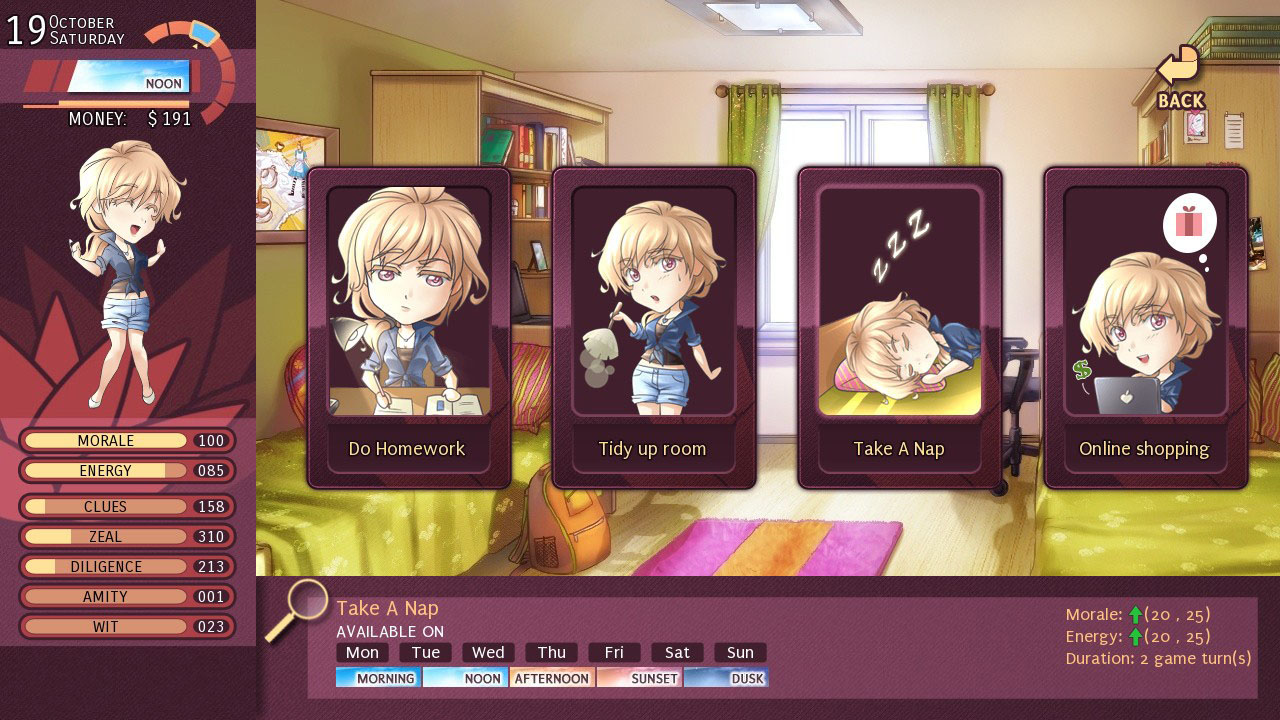Open the AFTERNOON time period option

(551, 678)
